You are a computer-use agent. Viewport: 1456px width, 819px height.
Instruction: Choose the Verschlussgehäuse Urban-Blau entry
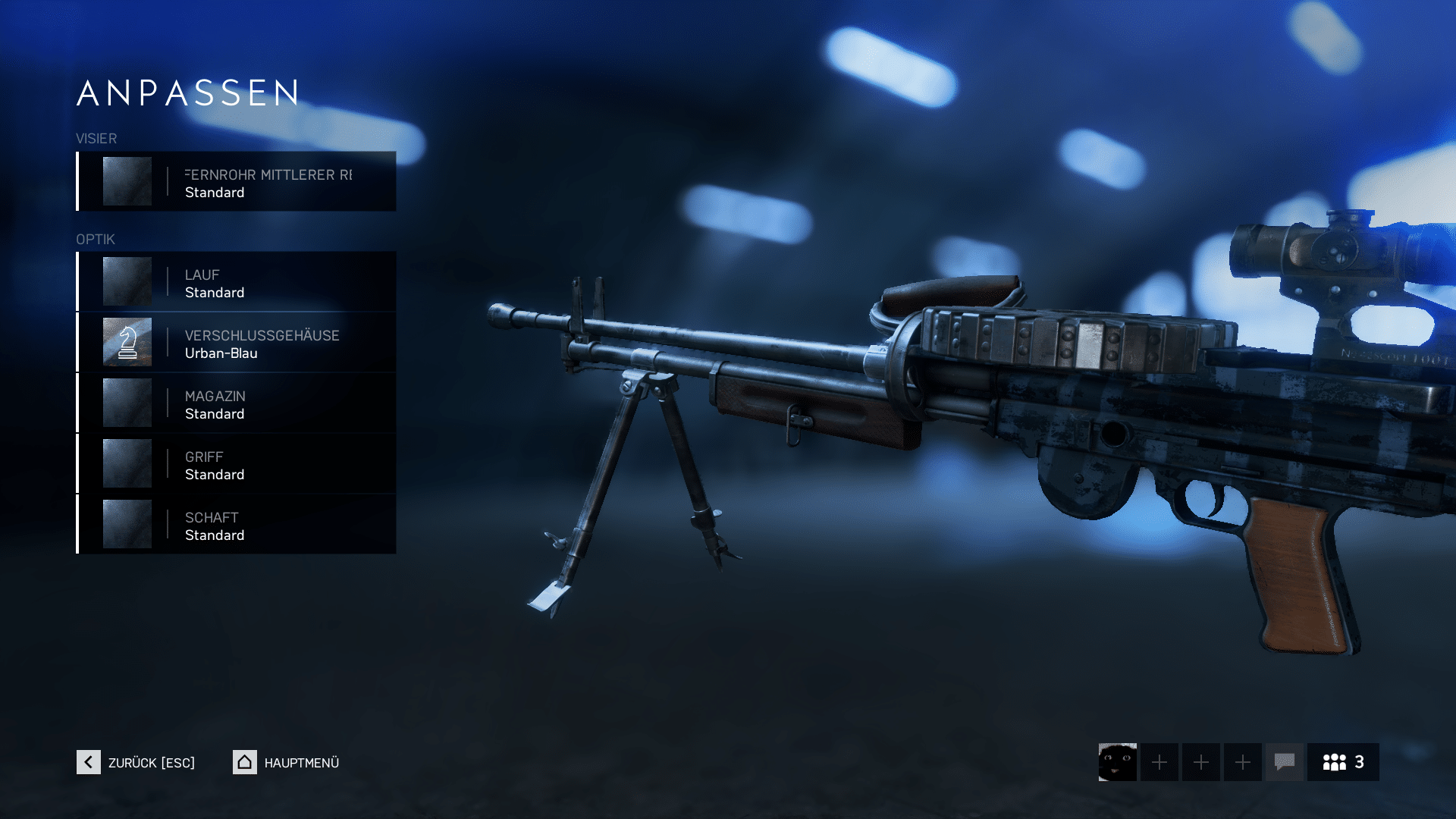pyautogui.click(x=237, y=343)
